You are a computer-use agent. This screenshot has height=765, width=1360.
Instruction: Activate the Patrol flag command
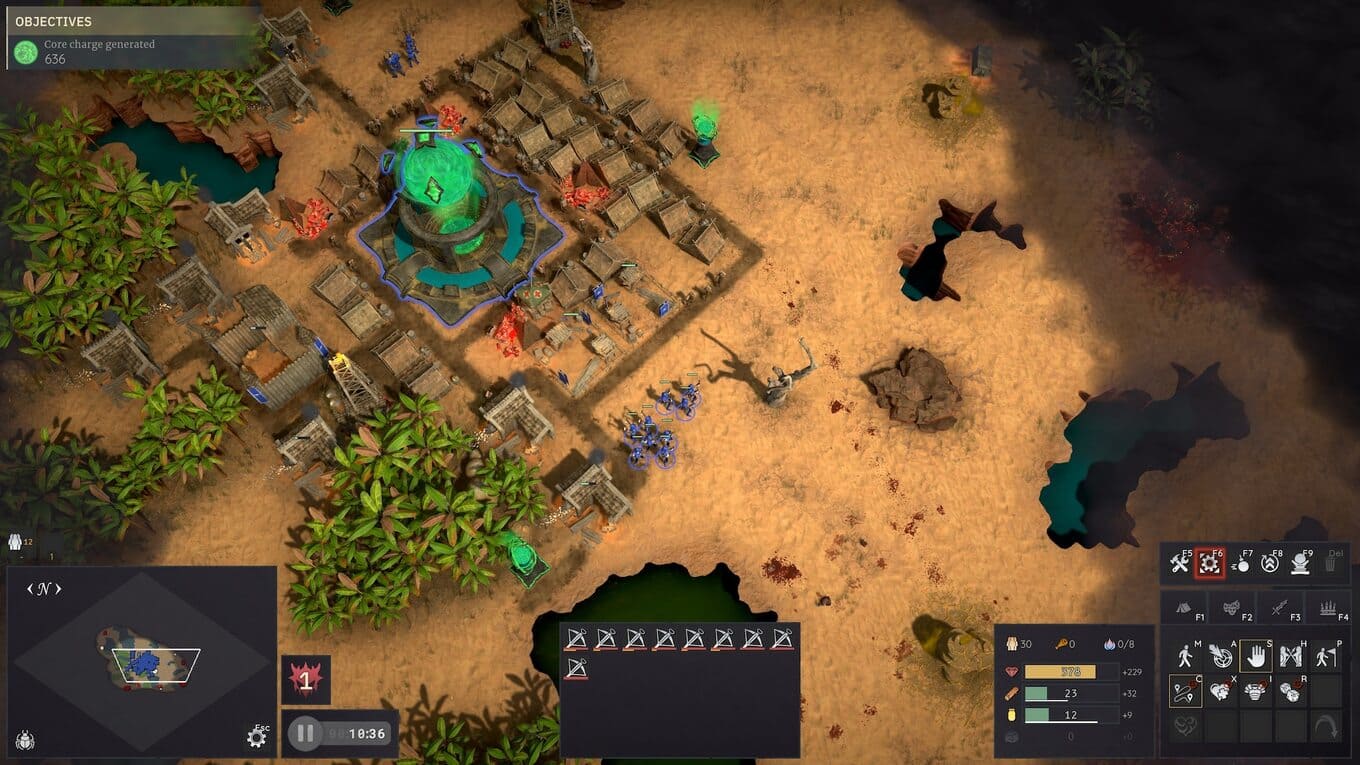pos(1325,657)
